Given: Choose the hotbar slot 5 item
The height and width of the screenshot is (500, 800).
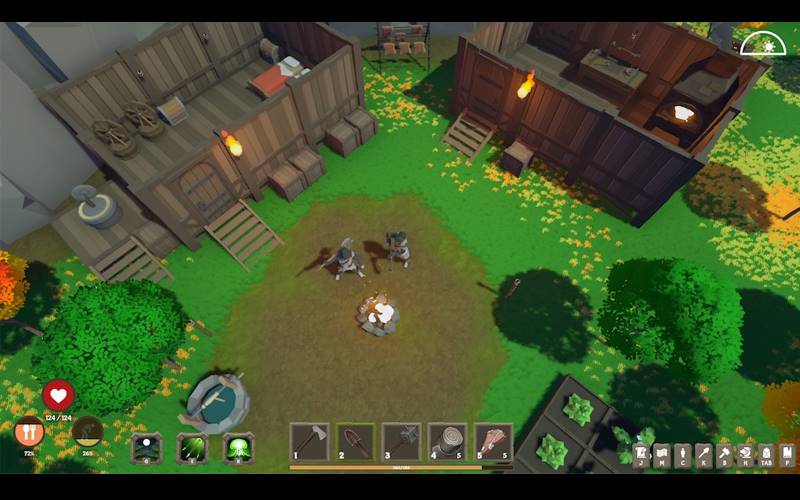Looking at the screenshot, I should point(493,442).
